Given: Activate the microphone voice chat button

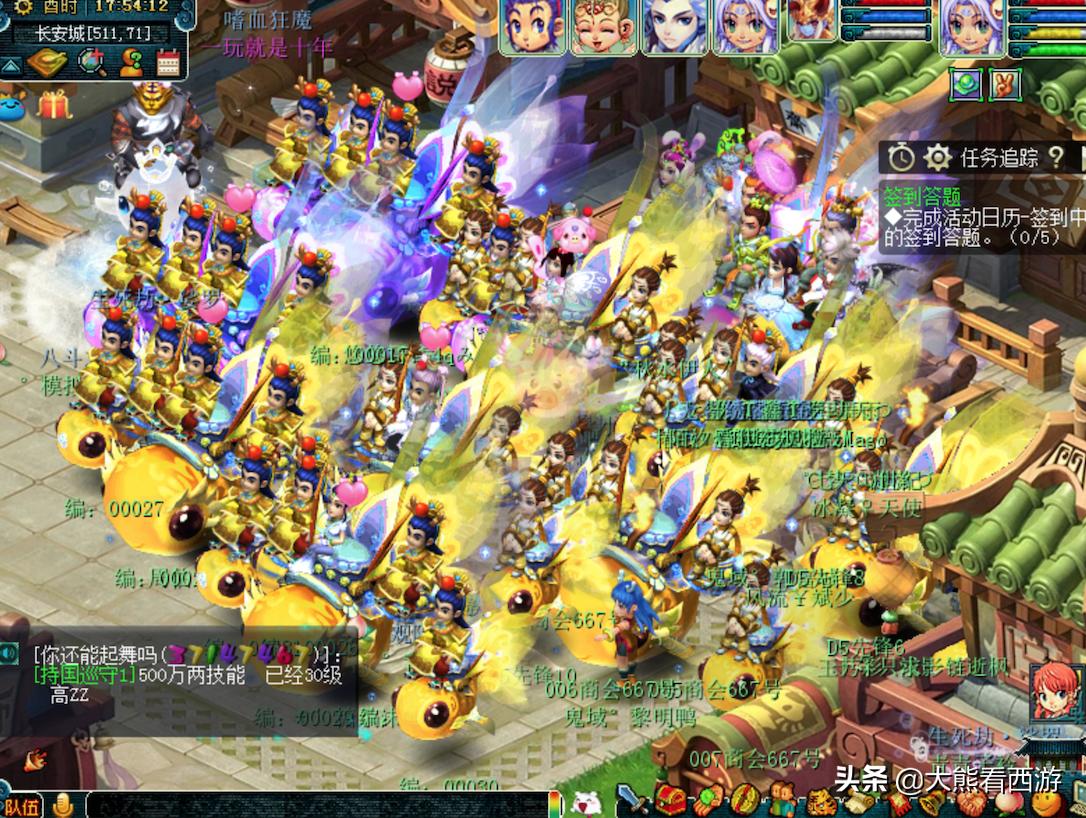Looking at the screenshot, I should pyautogui.click(x=63, y=805).
